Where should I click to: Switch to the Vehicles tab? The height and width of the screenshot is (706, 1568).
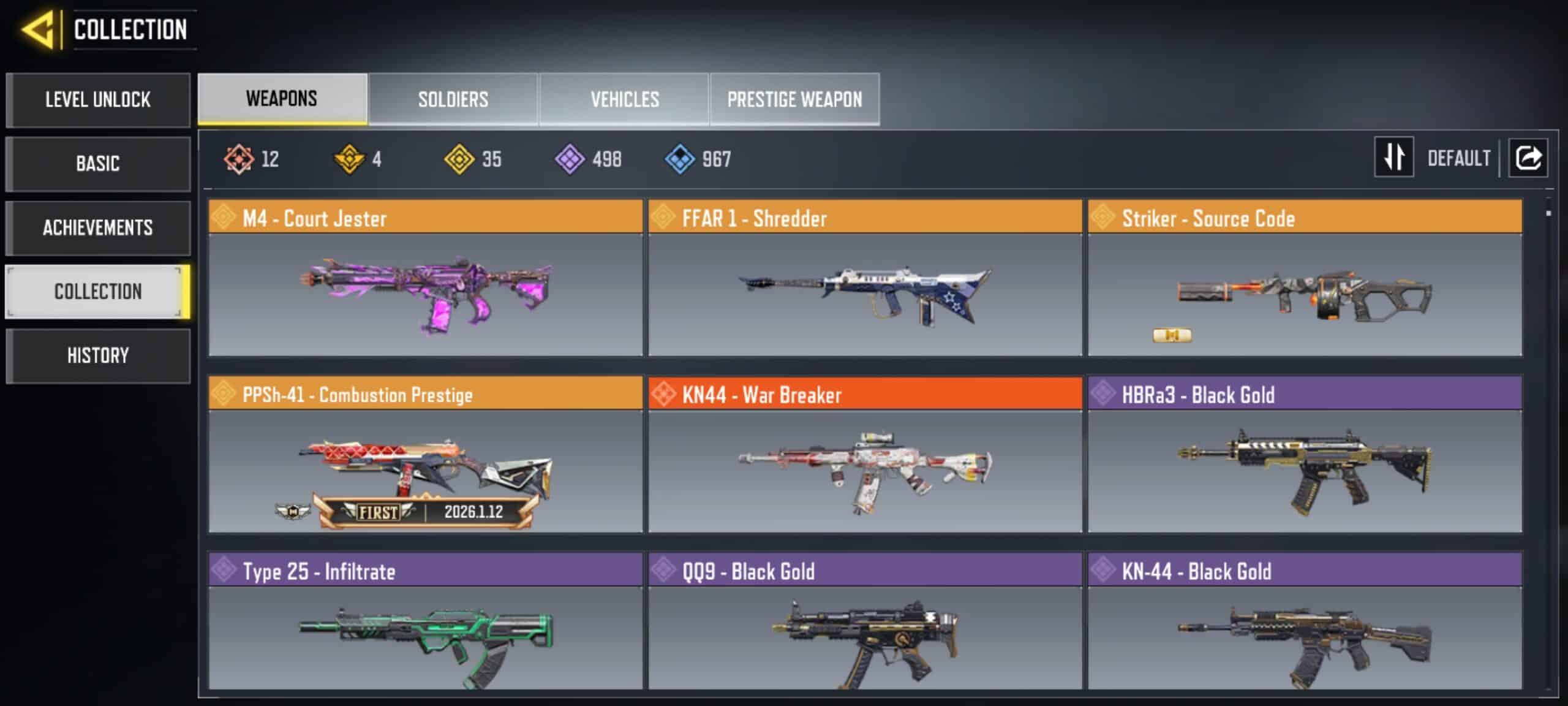point(624,99)
